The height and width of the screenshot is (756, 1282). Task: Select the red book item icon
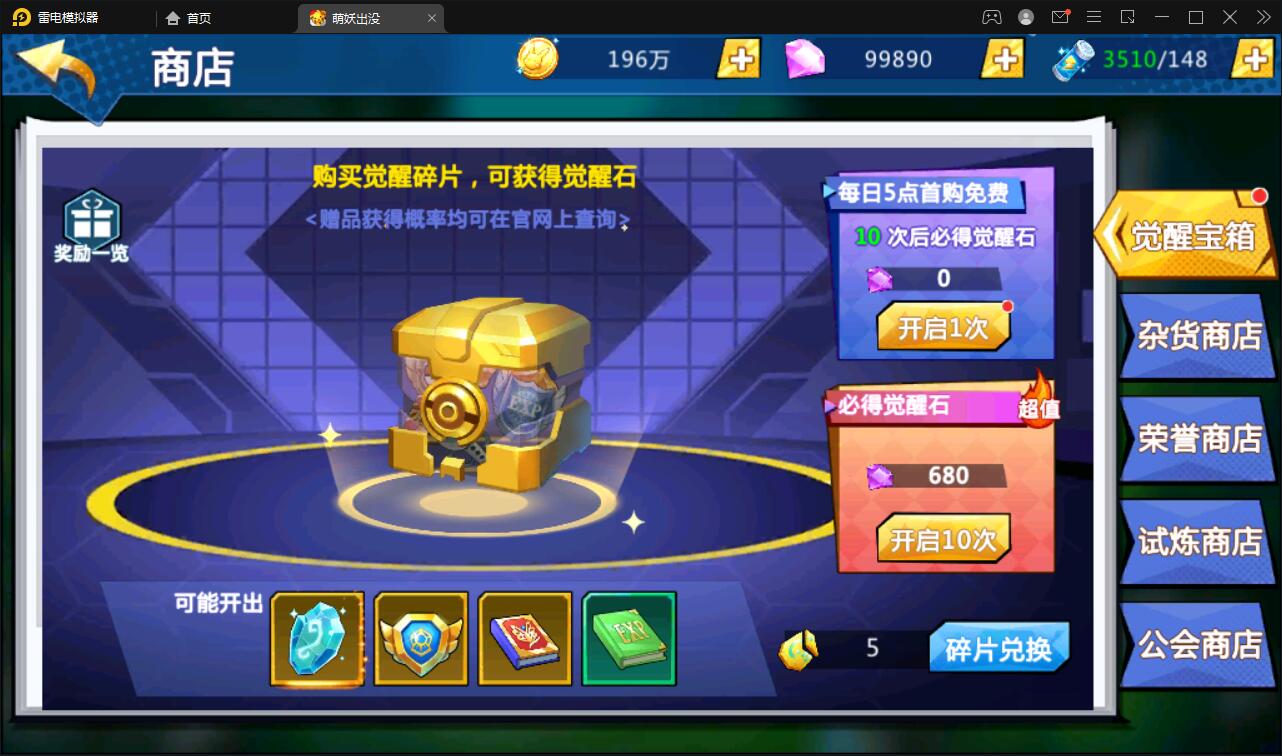point(525,638)
